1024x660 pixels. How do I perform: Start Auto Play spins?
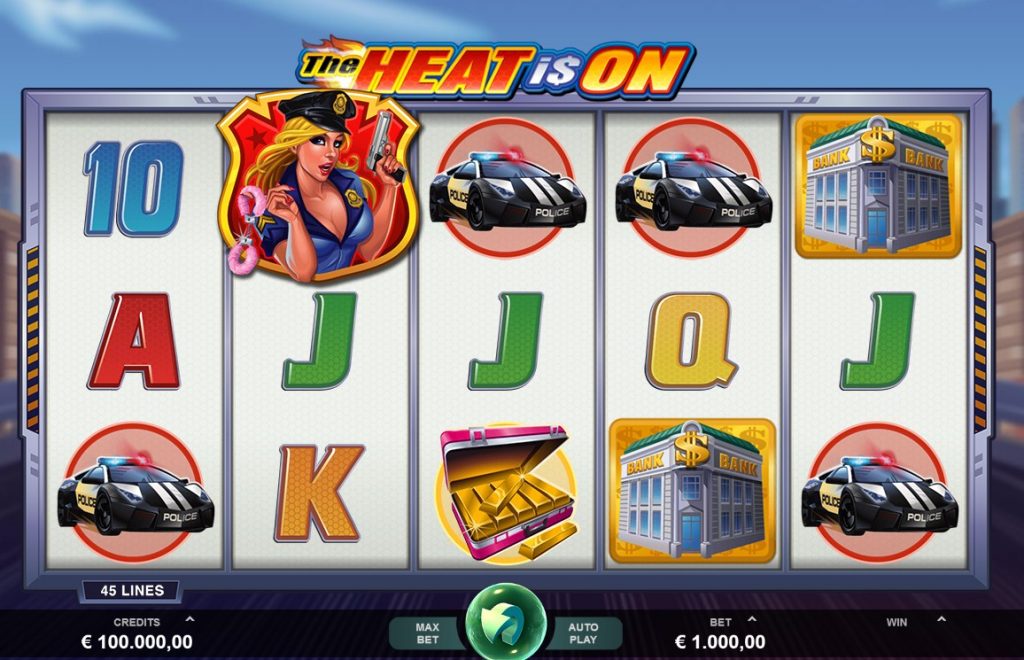click(x=583, y=633)
